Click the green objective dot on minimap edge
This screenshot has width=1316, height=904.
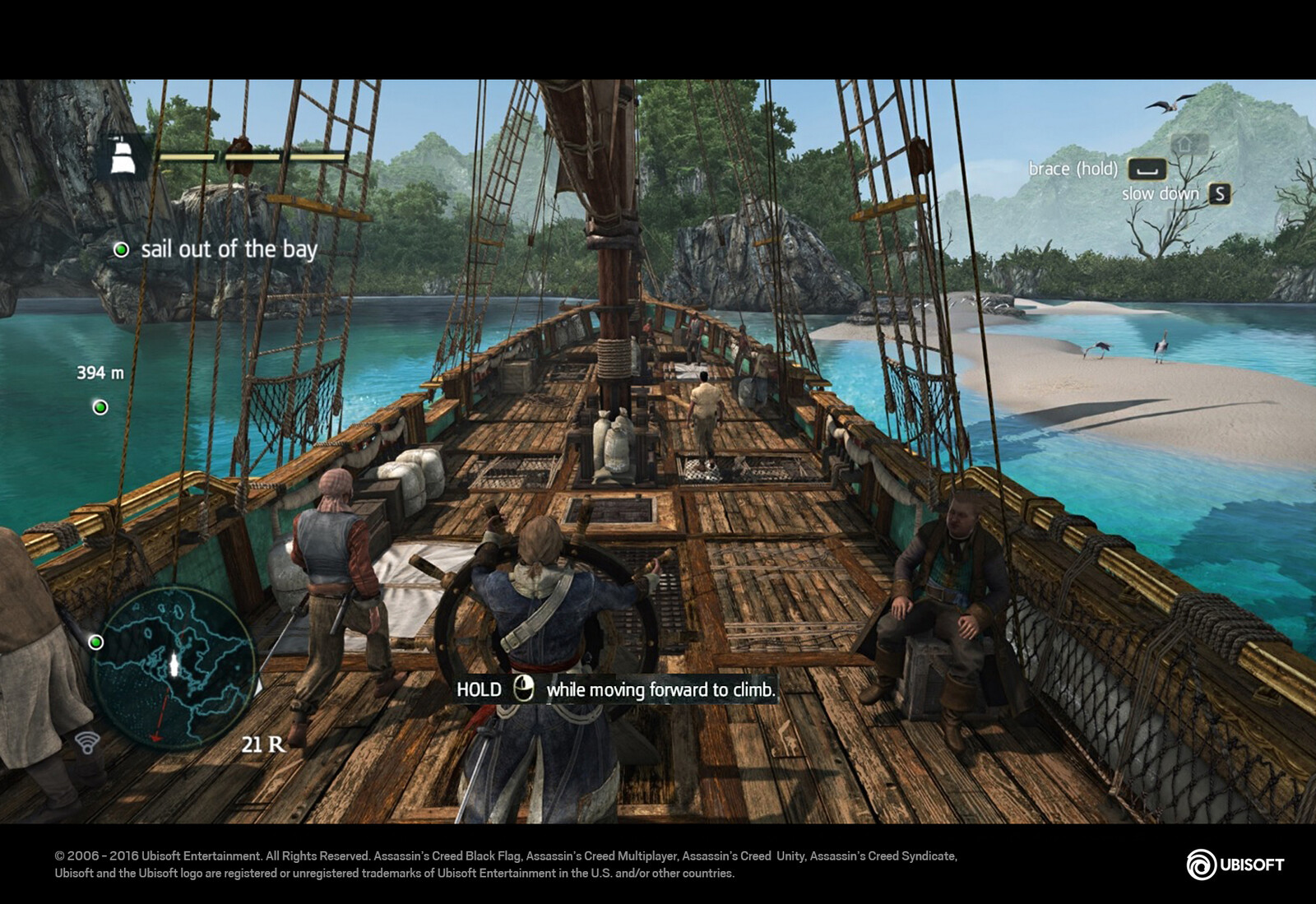pos(96,642)
